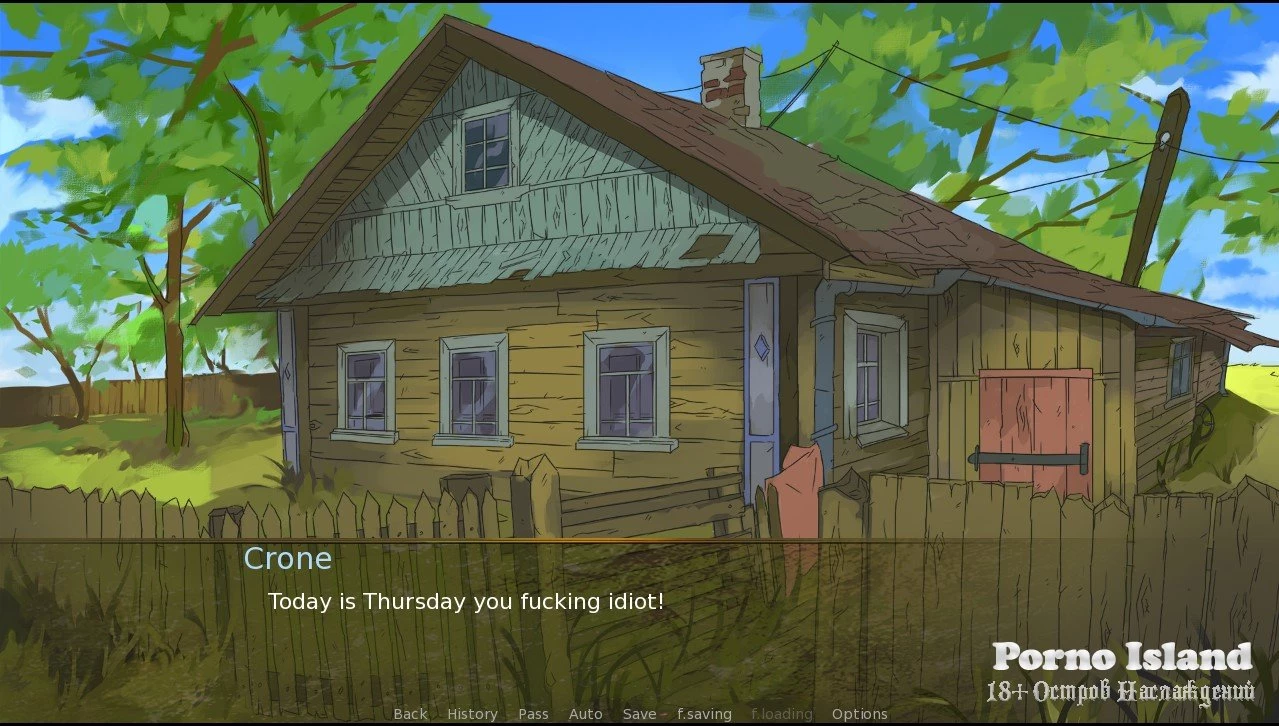Click the Back quick-menu button
Image resolution: width=1279 pixels, height=726 pixels.
point(410,714)
